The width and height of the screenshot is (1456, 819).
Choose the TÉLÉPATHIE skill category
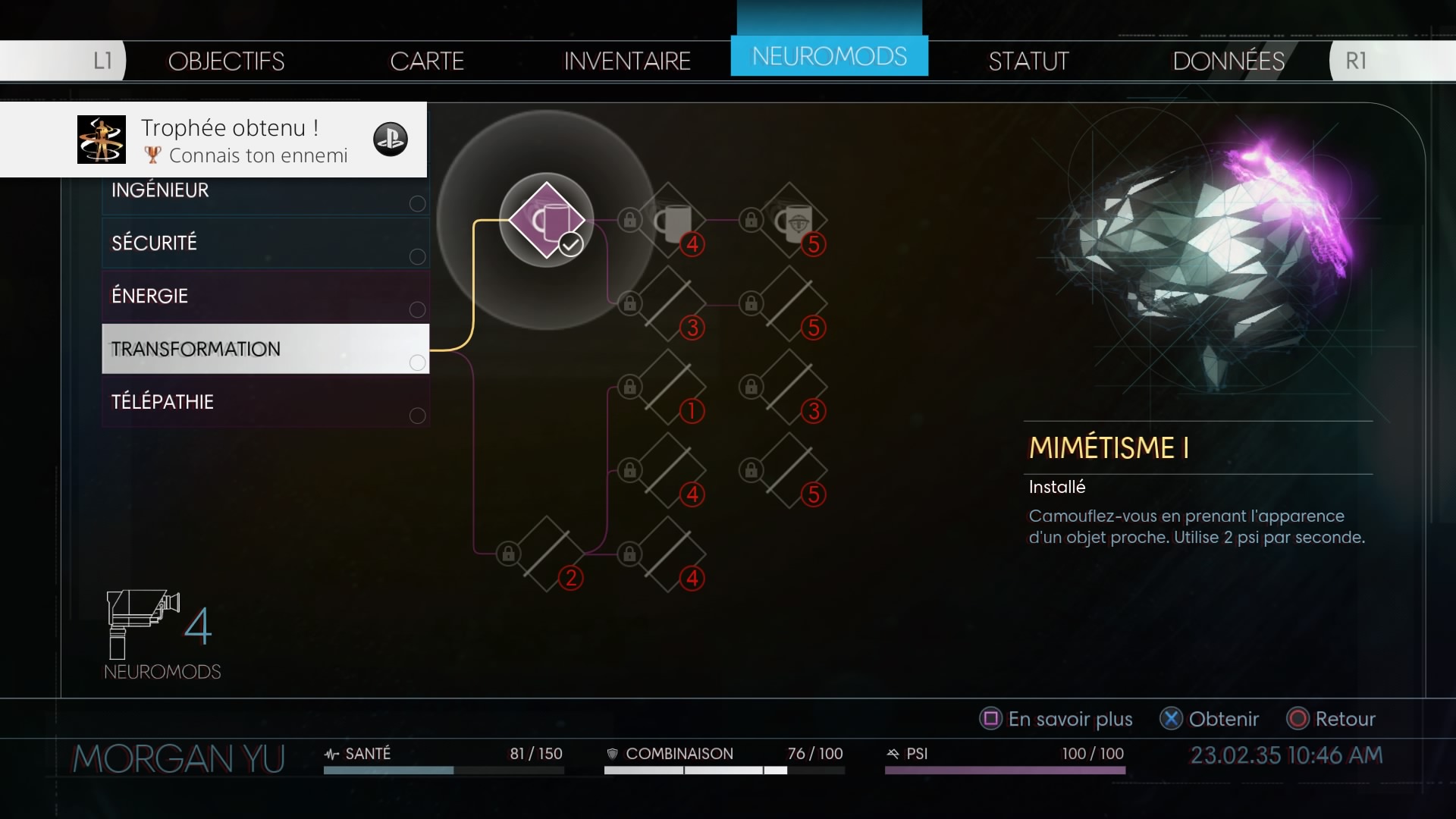pyautogui.click(x=265, y=402)
